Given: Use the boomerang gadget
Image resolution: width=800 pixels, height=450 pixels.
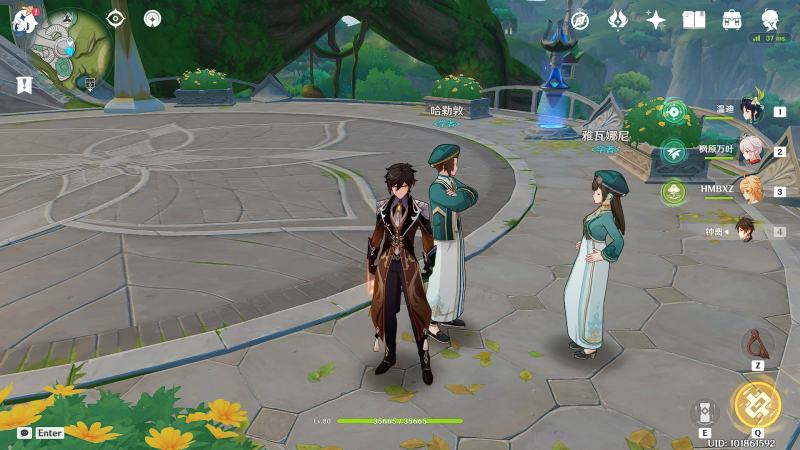Looking at the screenshot, I should point(757,344).
